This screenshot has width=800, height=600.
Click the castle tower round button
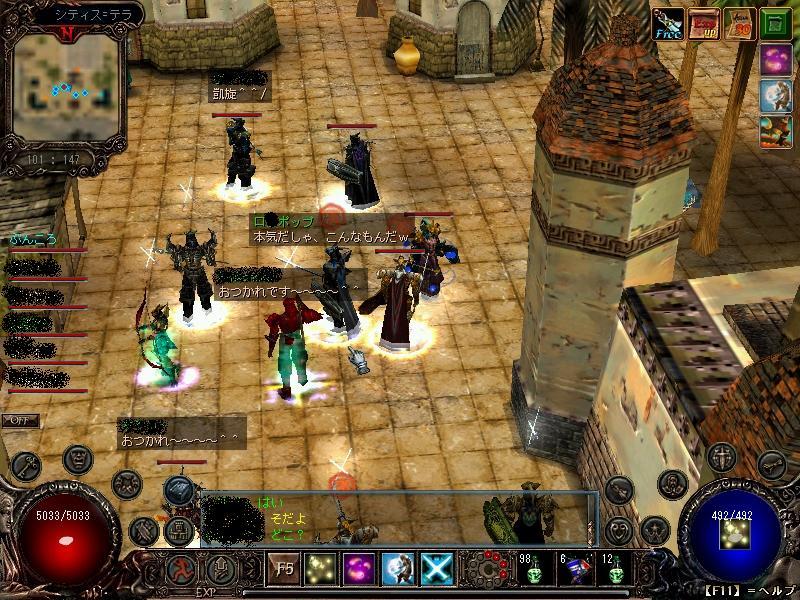pyautogui.click(x=180, y=529)
